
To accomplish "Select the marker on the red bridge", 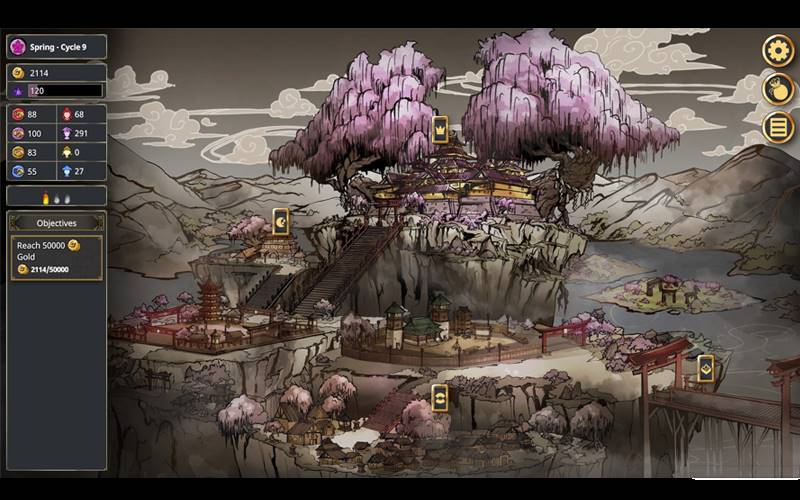I will click(x=705, y=368).
